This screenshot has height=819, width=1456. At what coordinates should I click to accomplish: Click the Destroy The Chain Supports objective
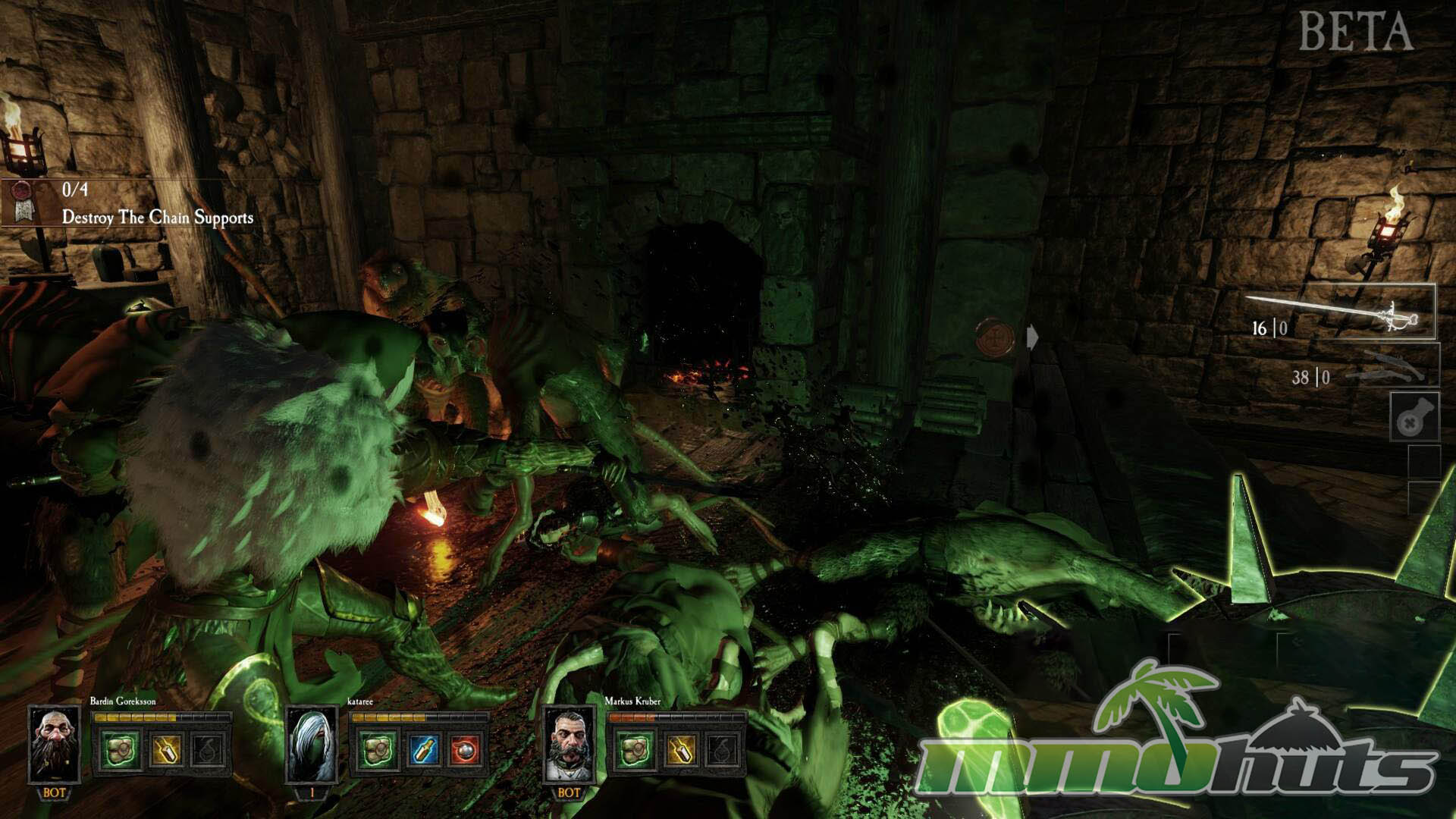(157, 218)
